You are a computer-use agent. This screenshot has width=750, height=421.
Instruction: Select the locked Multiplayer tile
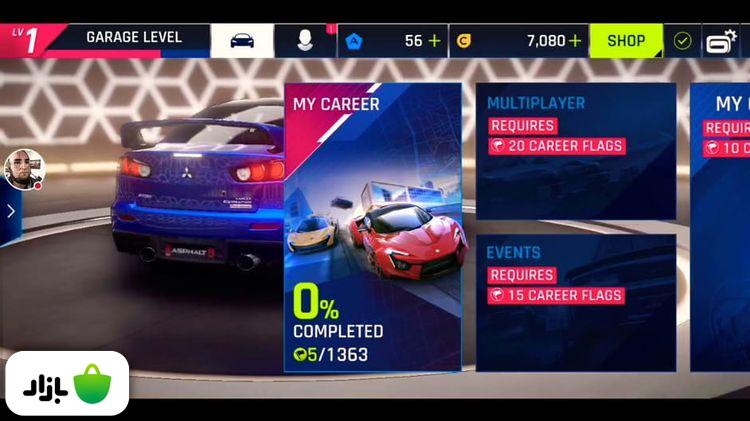[575, 151]
